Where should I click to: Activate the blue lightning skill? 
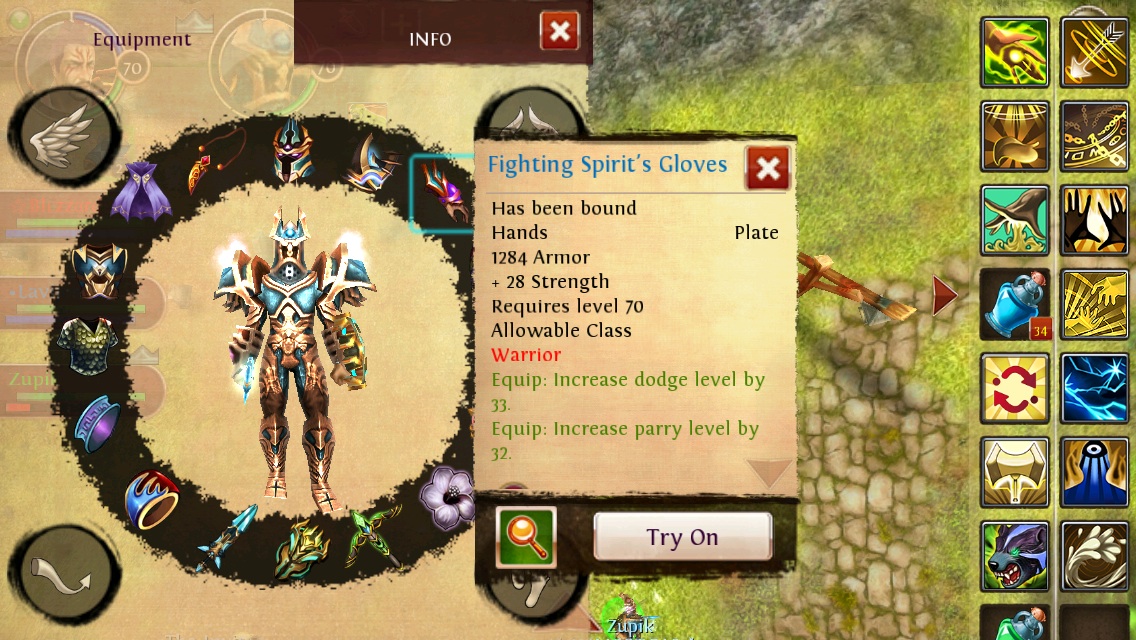1094,388
